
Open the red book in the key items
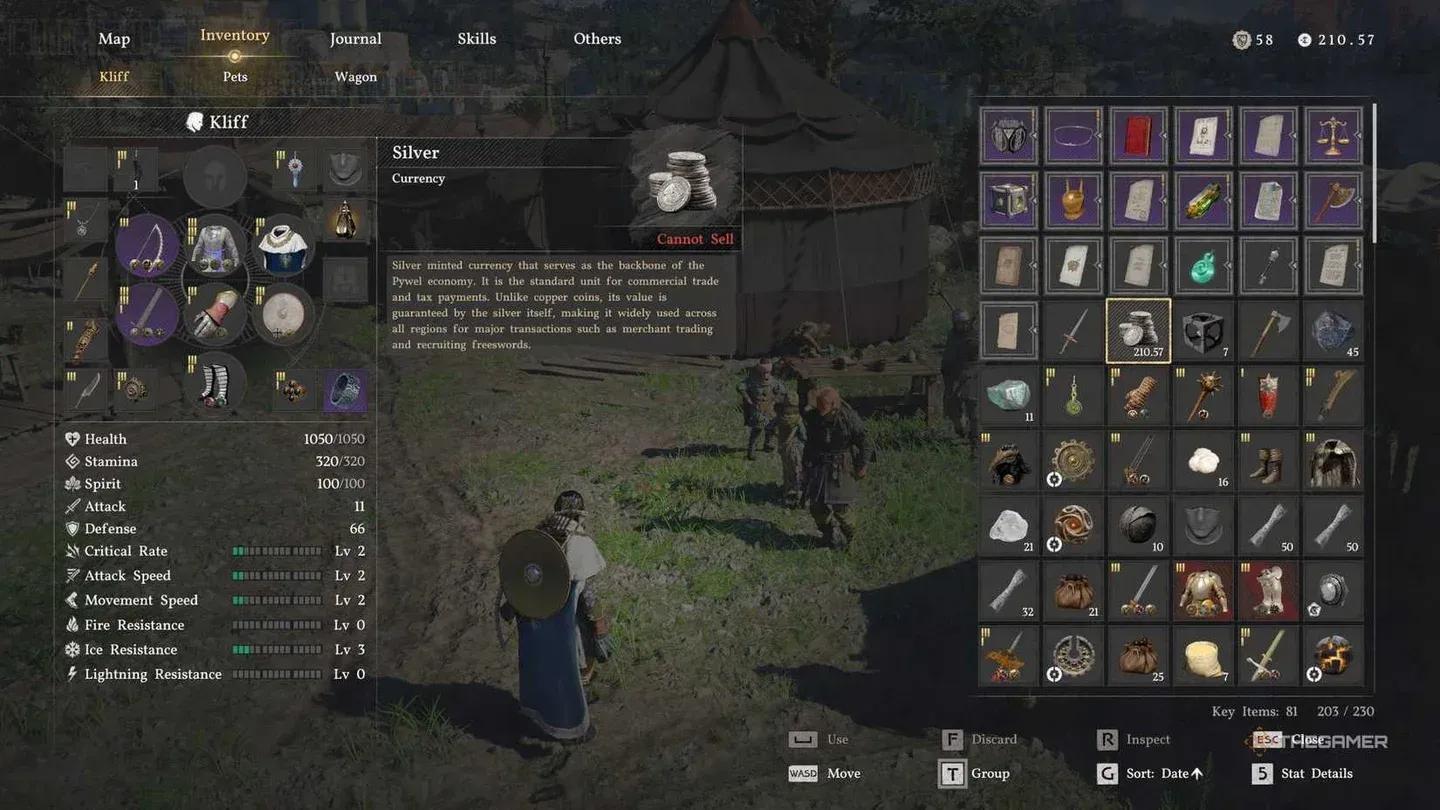[1138, 135]
